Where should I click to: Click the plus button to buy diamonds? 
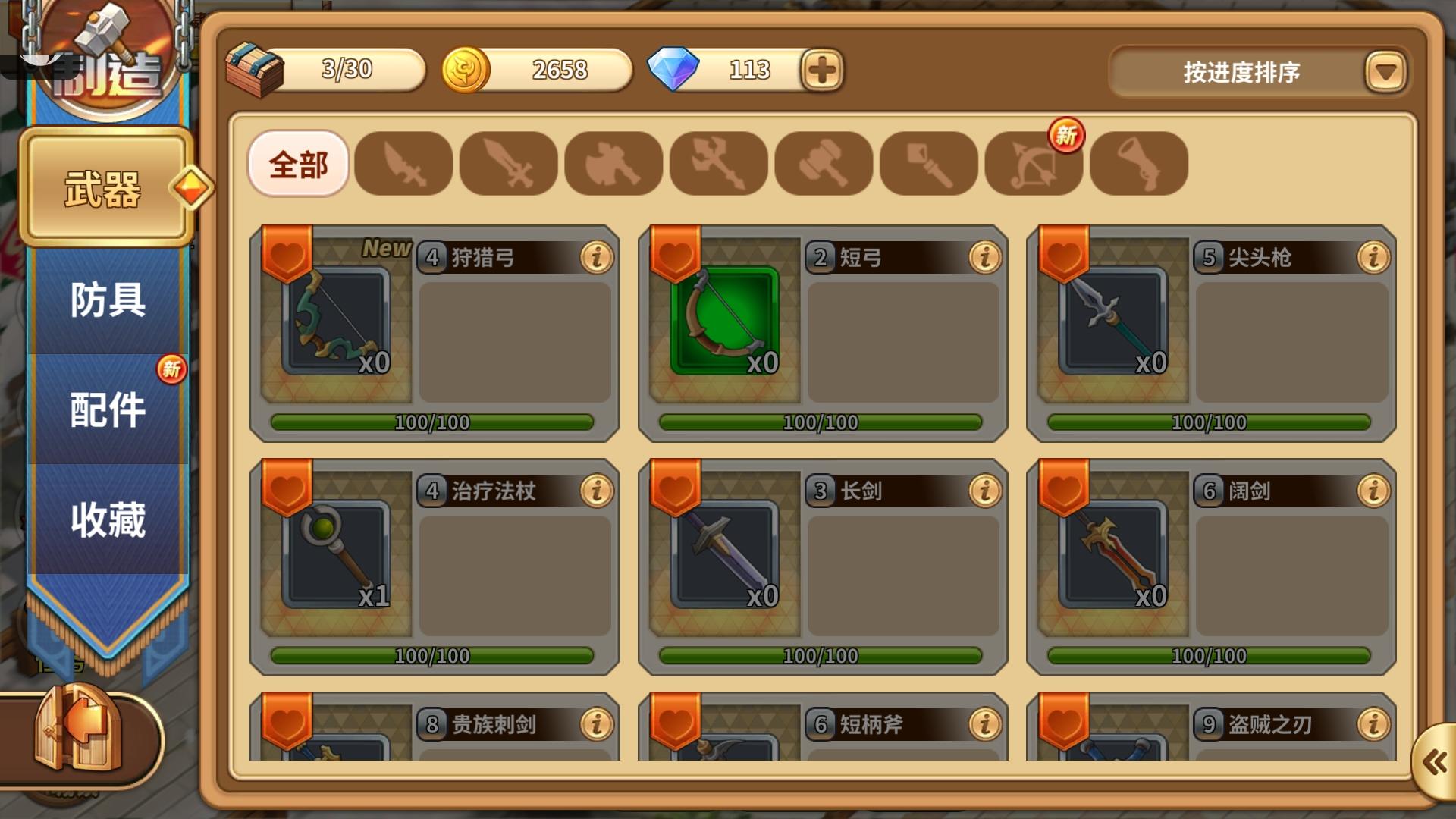coord(824,71)
